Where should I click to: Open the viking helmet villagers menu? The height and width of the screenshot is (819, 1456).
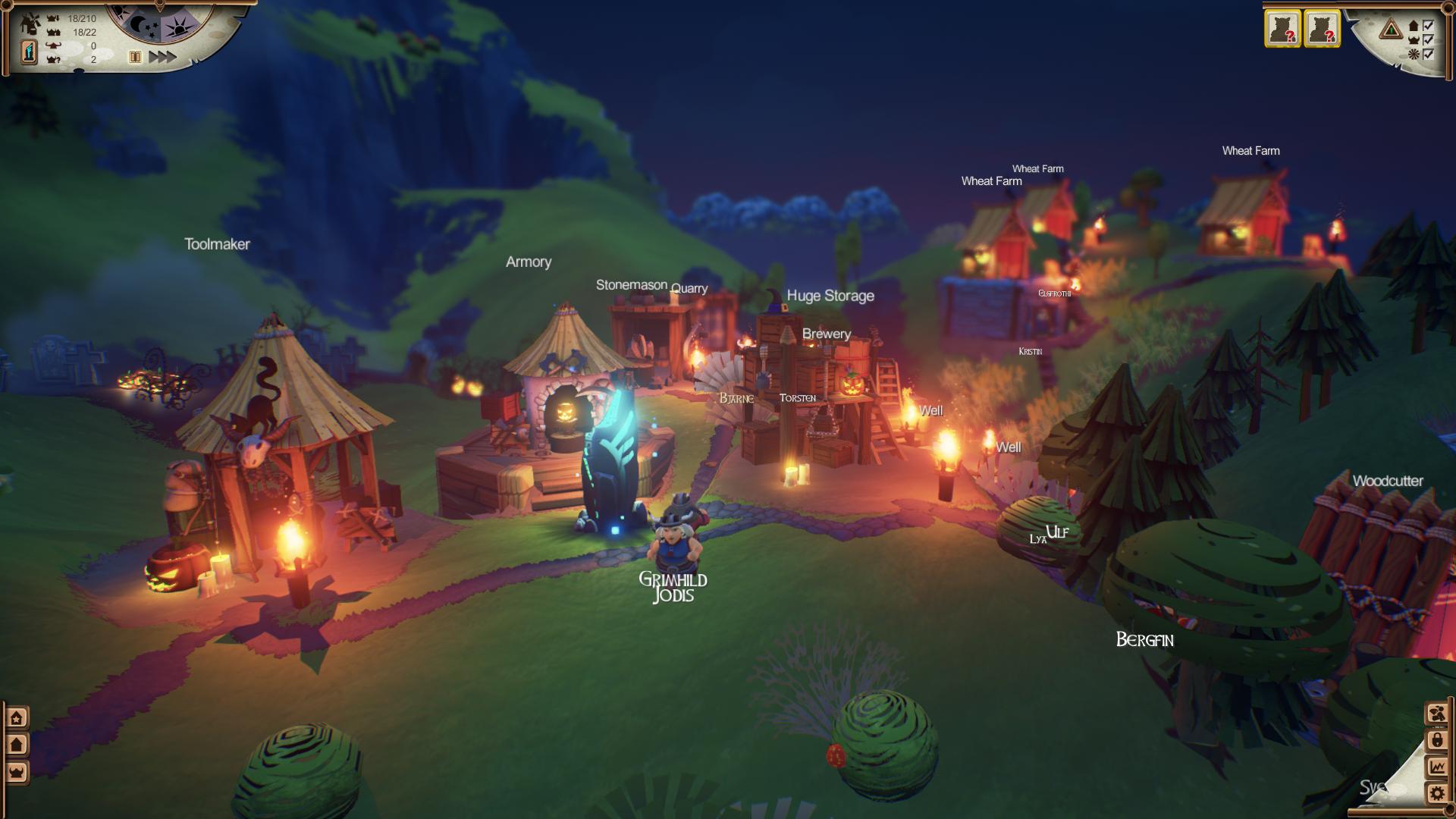[17, 772]
